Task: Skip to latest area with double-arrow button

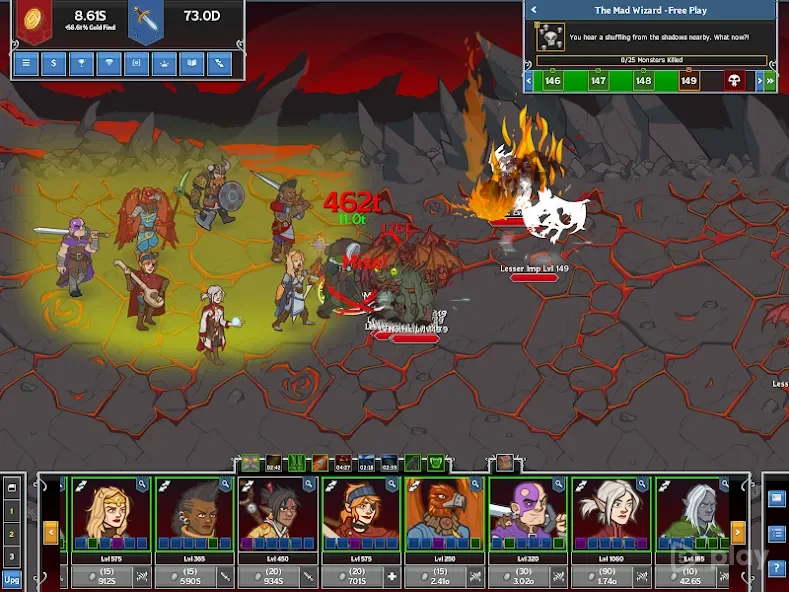Action: (770, 81)
